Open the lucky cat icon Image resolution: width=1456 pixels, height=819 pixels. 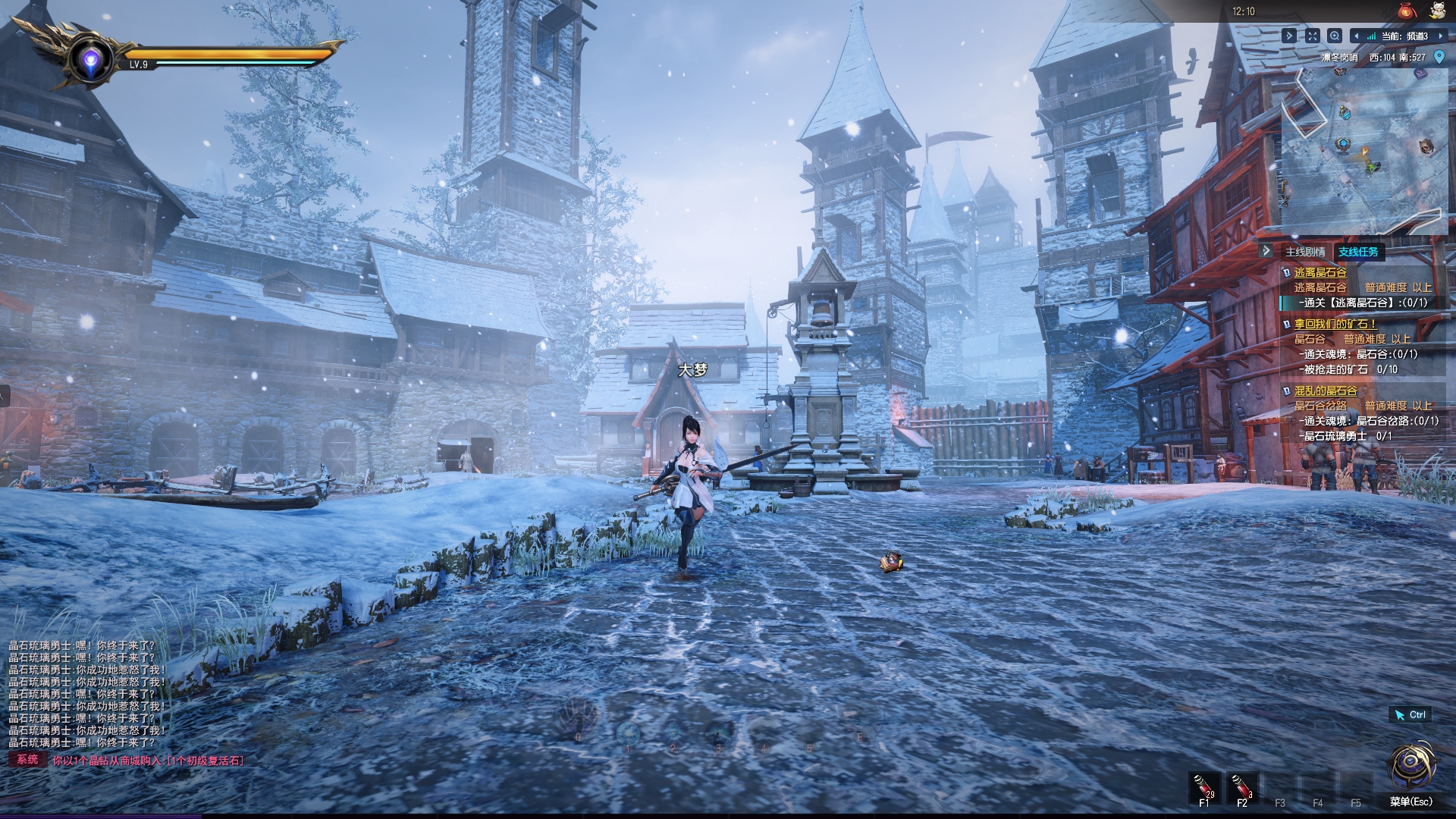pyautogui.click(x=1437, y=11)
